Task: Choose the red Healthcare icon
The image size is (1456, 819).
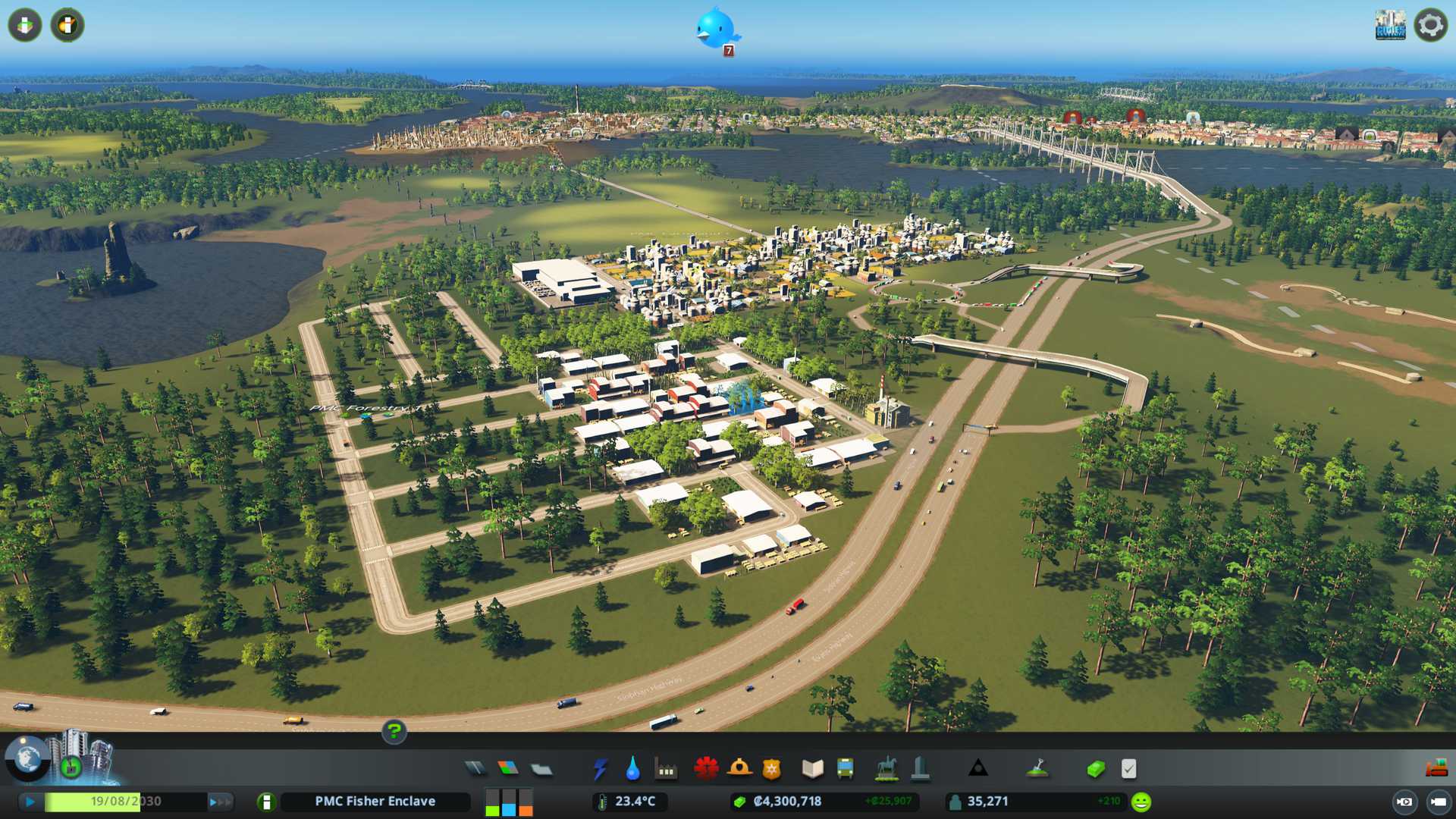Action: click(706, 769)
